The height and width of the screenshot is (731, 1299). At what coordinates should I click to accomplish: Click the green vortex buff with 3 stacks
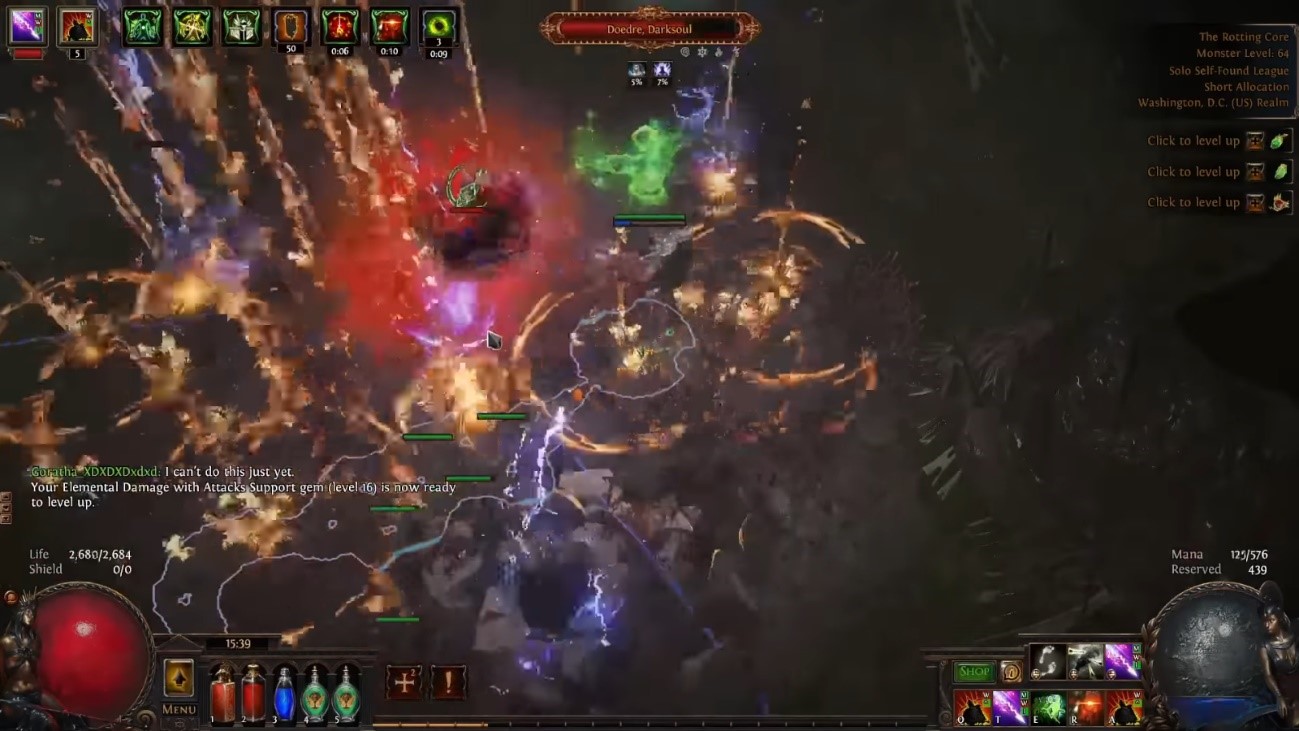point(438,27)
